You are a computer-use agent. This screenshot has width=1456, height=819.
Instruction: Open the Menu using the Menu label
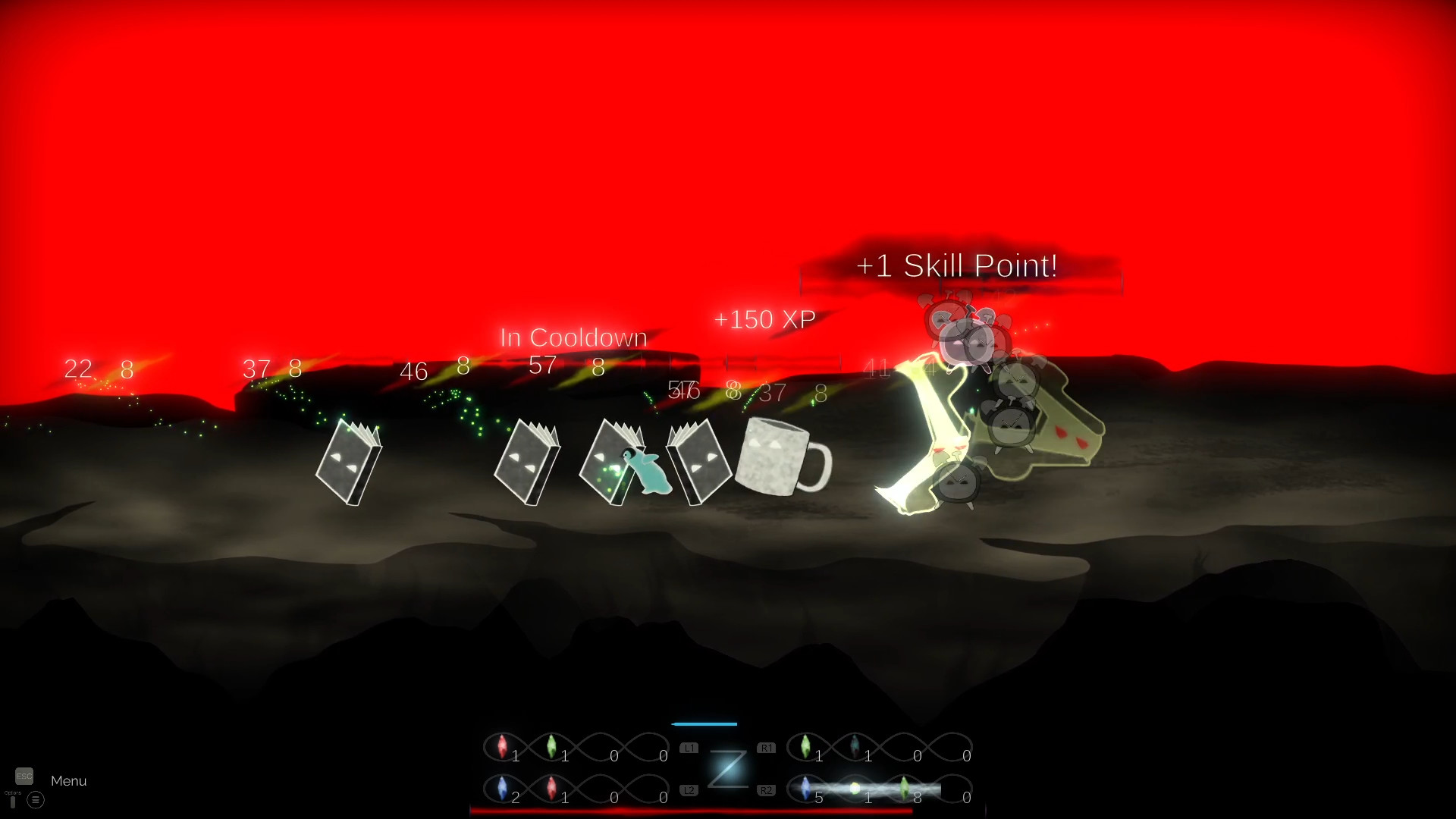pyautogui.click(x=67, y=780)
